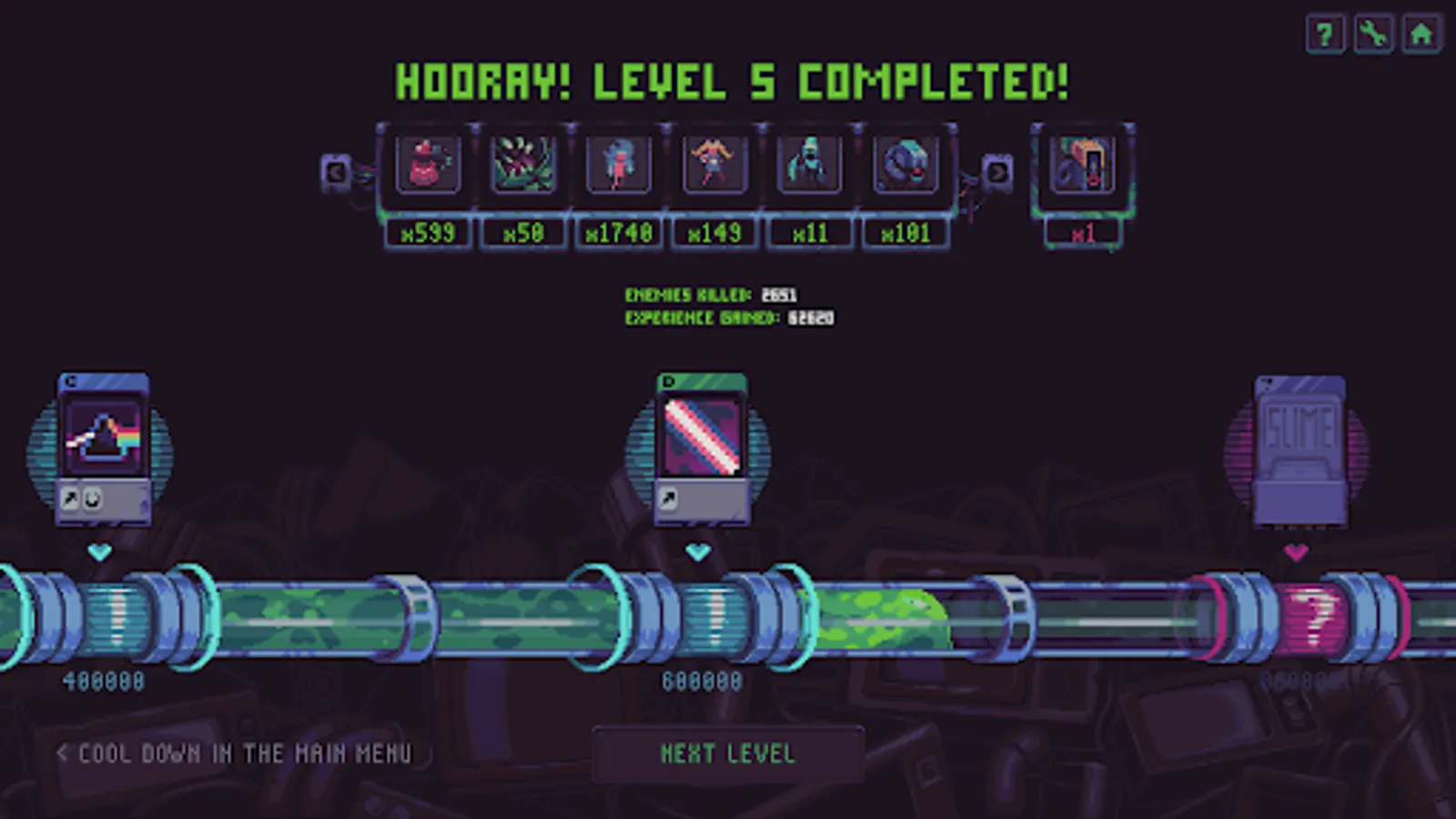Click the heart icon below cartridge D
Screen dimensions: 1456x819
click(699, 550)
